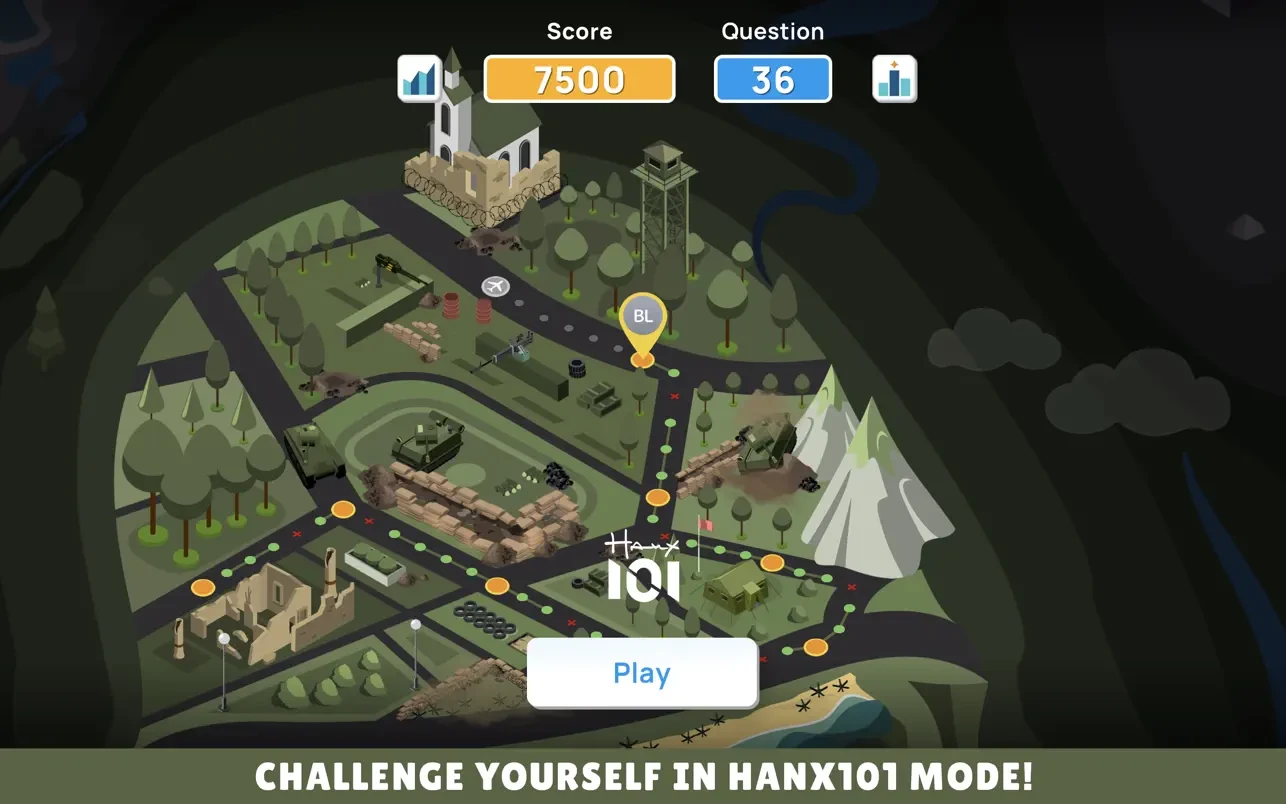Screen dimensions: 1286x804
Task: Click the airplane marker on the path
Action: [x=495, y=287]
